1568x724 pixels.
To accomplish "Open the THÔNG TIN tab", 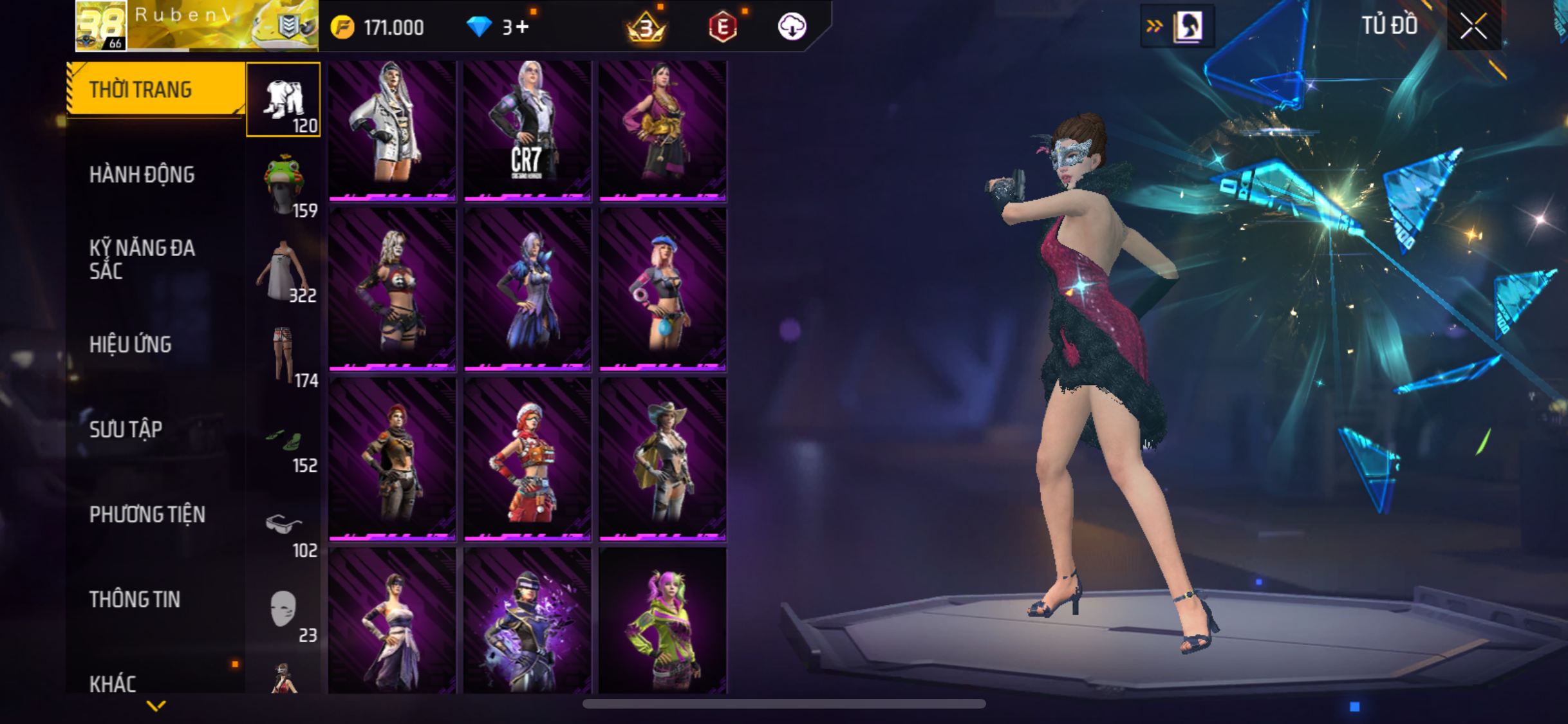I will pos(135,599).
